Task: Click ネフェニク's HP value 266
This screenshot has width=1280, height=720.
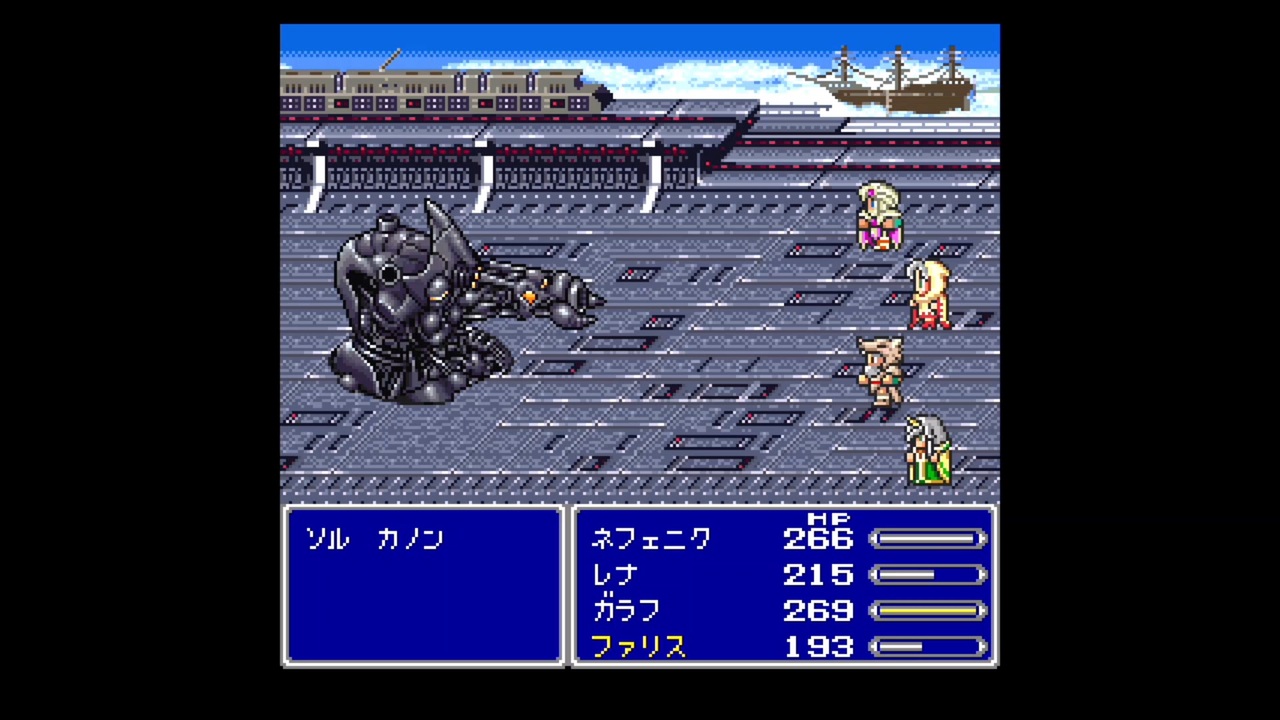Action: (x=818, y=540)
